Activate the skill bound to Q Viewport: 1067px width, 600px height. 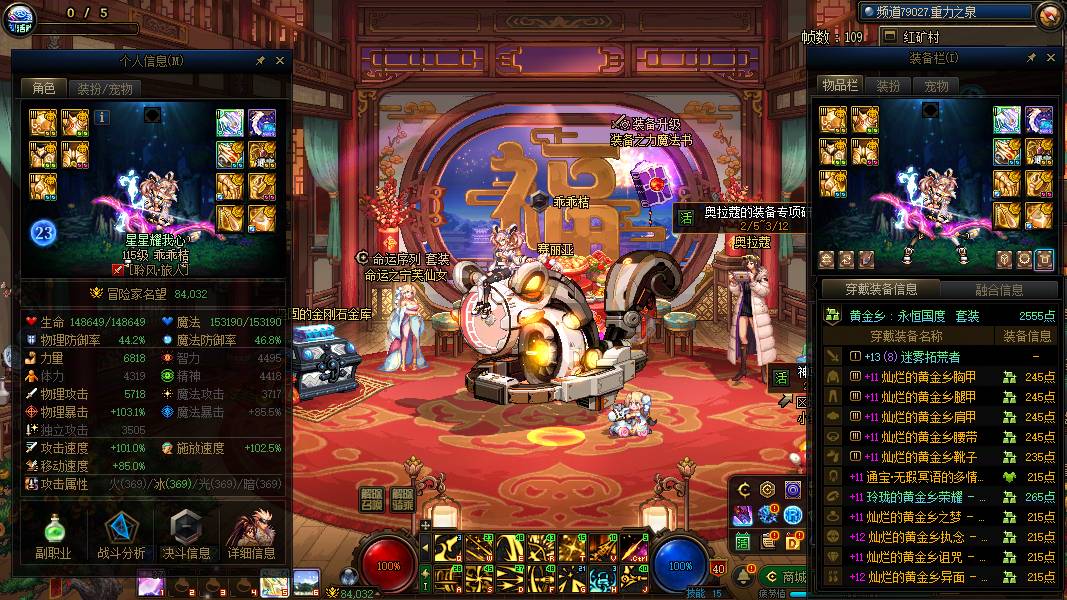(x=447, y=547)
